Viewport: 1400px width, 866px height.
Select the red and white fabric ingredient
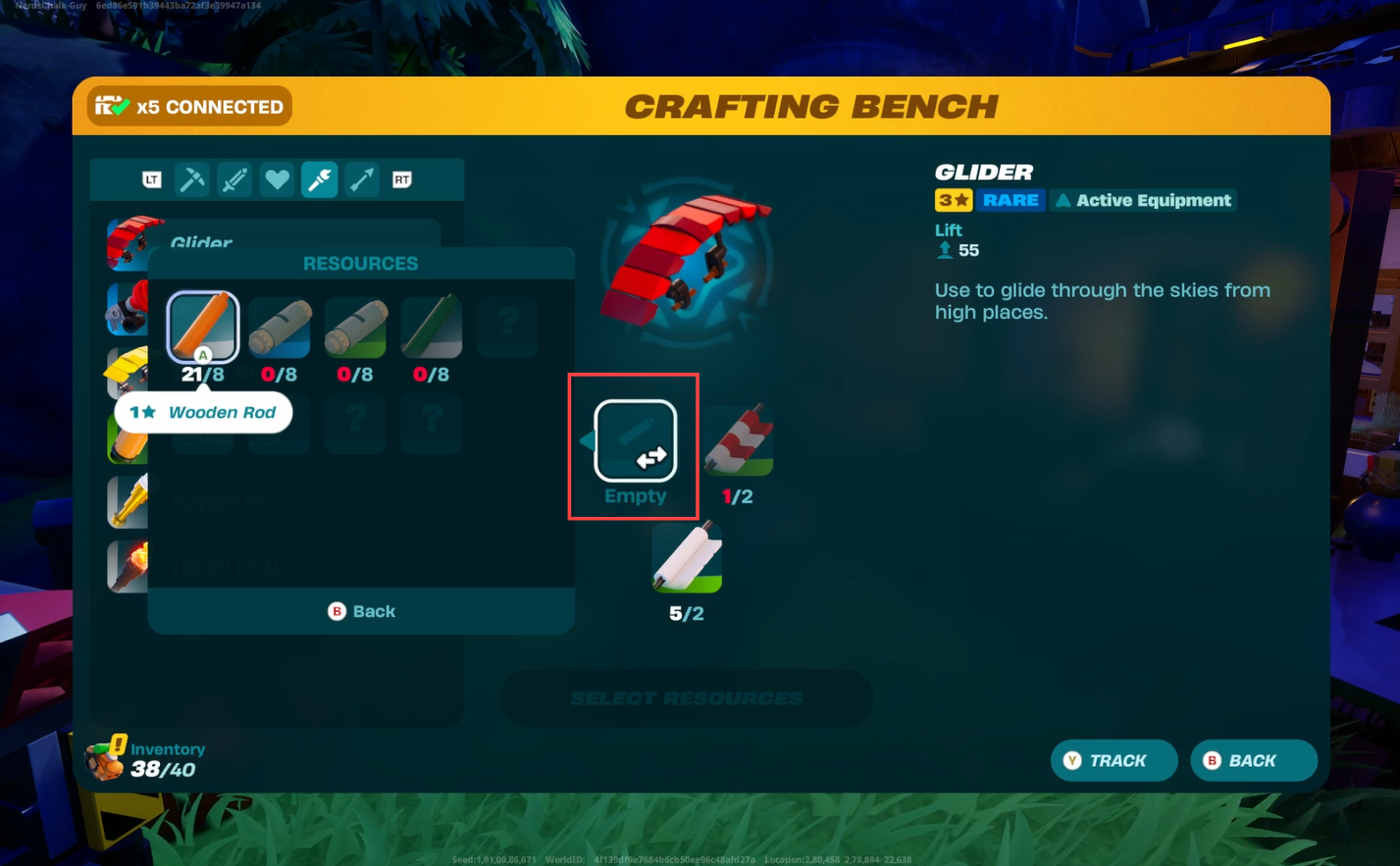coord(738,442)
